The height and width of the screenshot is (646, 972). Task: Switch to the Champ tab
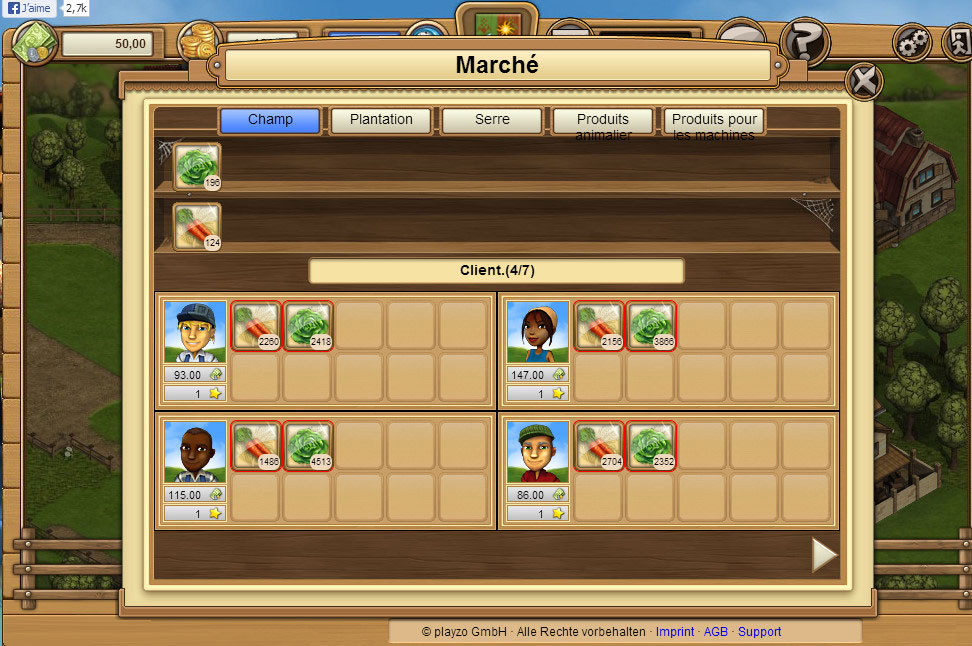[270, 121]
